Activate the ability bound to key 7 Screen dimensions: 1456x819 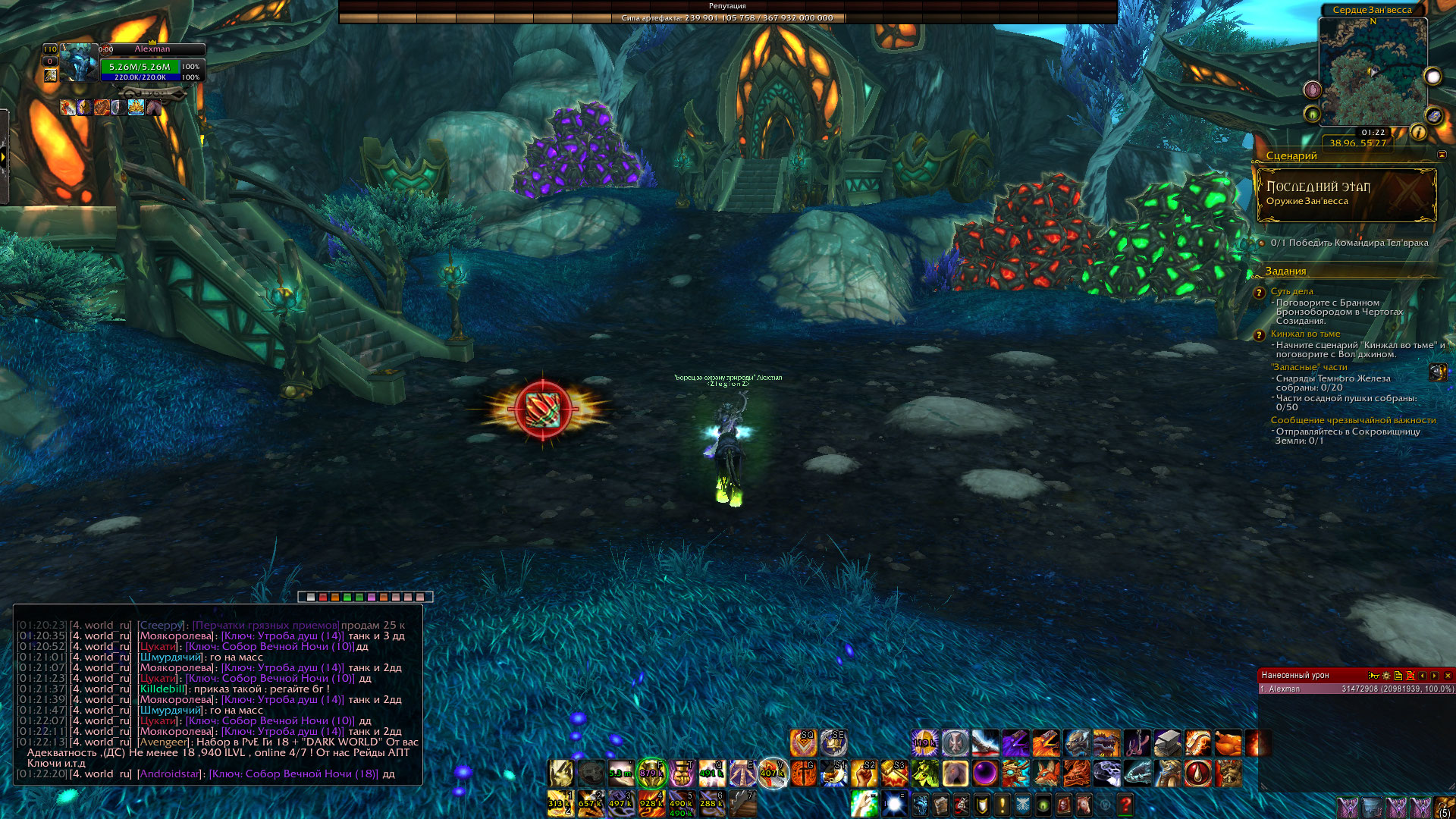742,804
